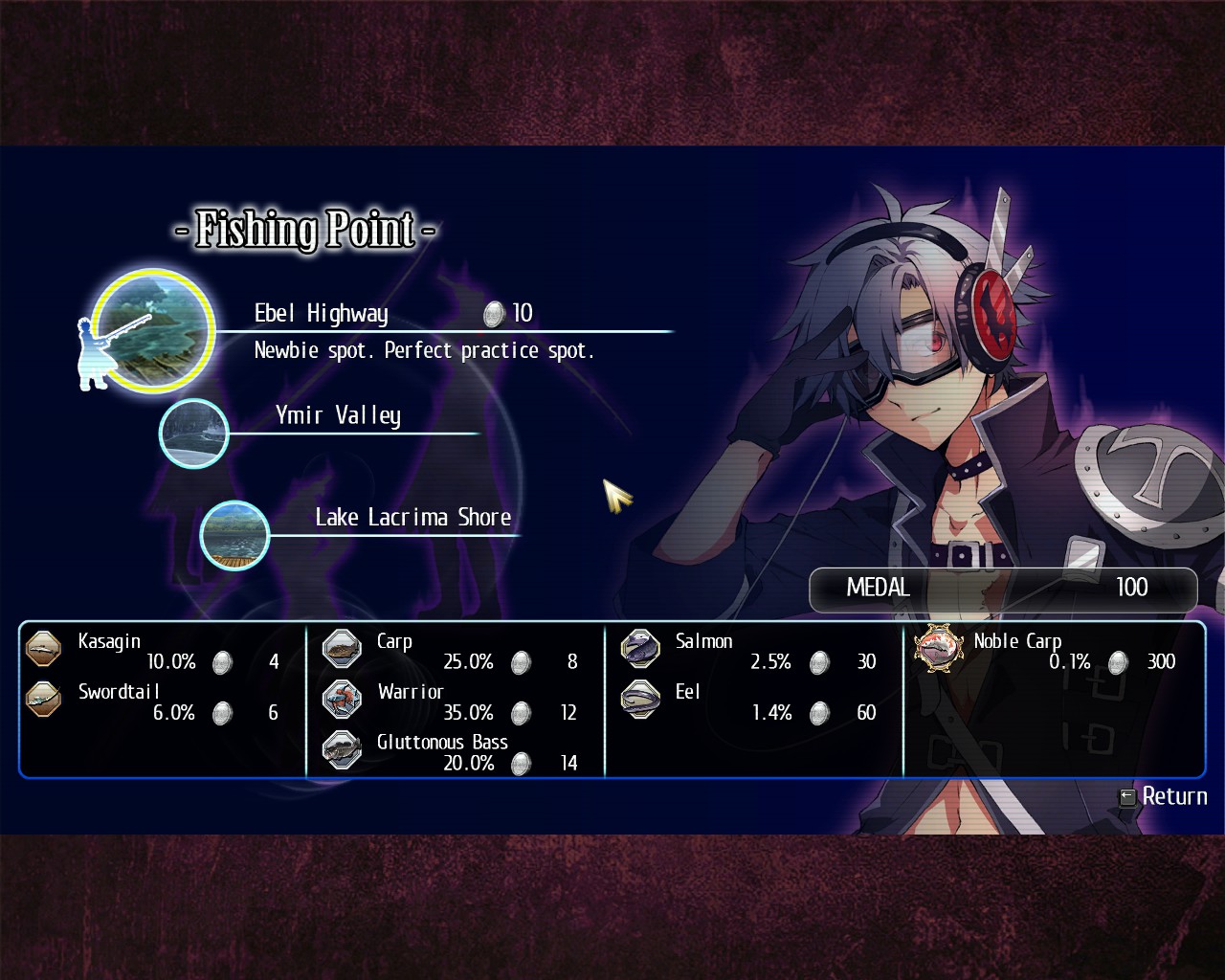Click the Ebel Highway location thumbnail
The height and width of the screenshot is (980, 1225).
(153, 330)
